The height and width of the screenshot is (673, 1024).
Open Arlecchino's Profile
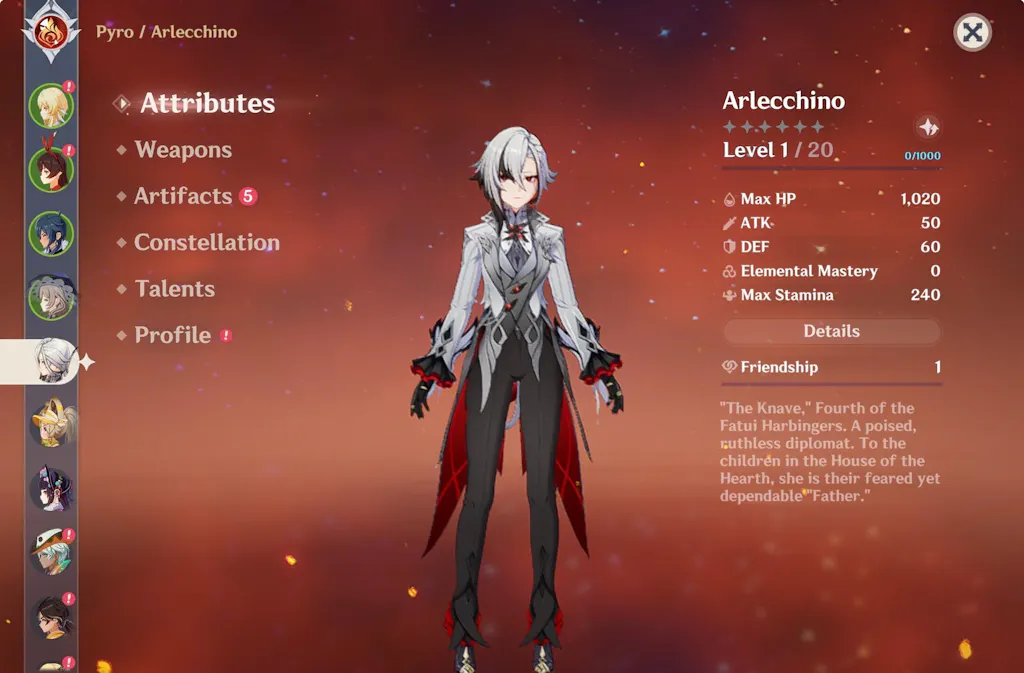(x=173, y=335)
